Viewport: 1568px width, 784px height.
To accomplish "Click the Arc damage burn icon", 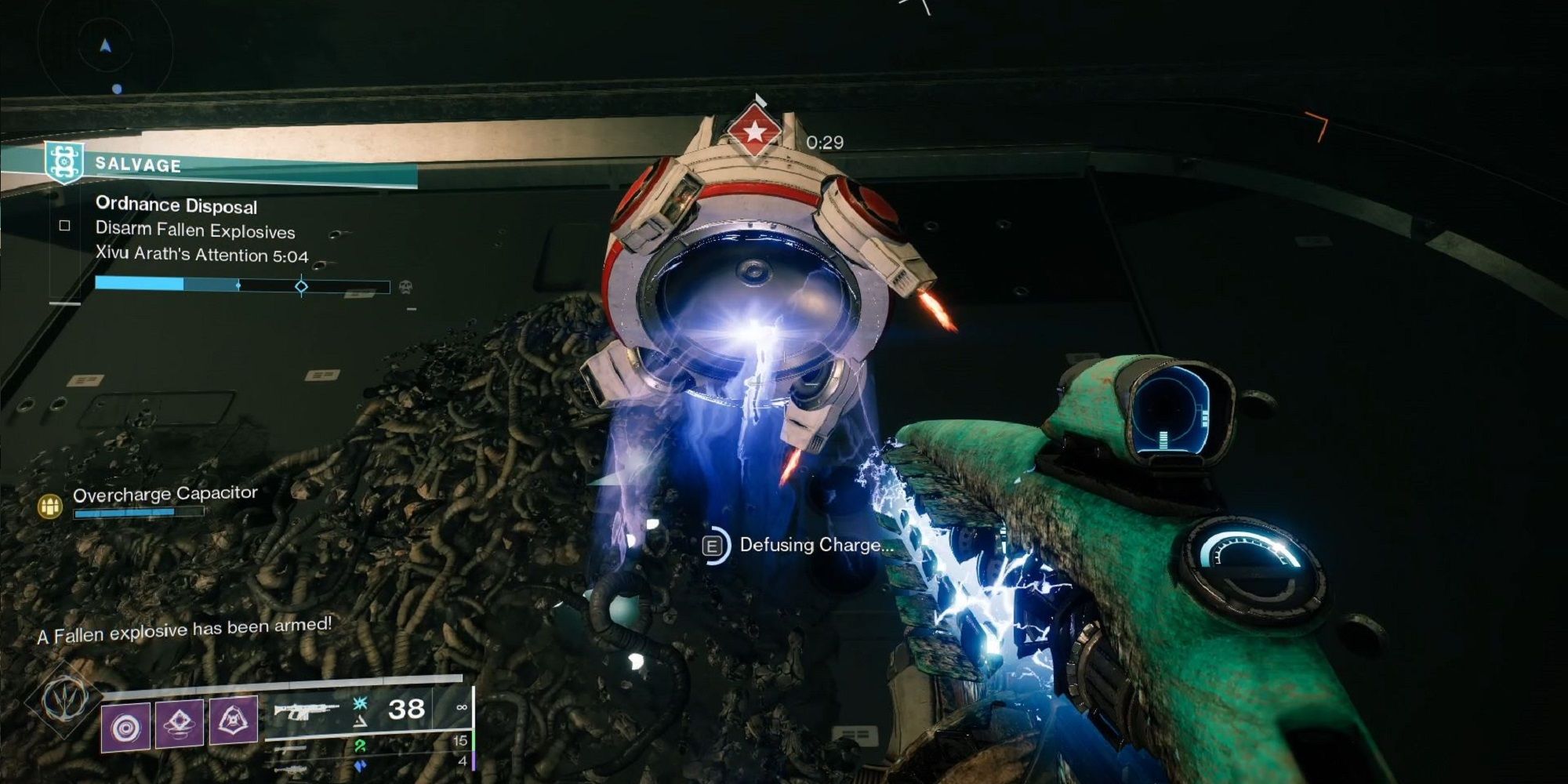I will tap(359, 702).
